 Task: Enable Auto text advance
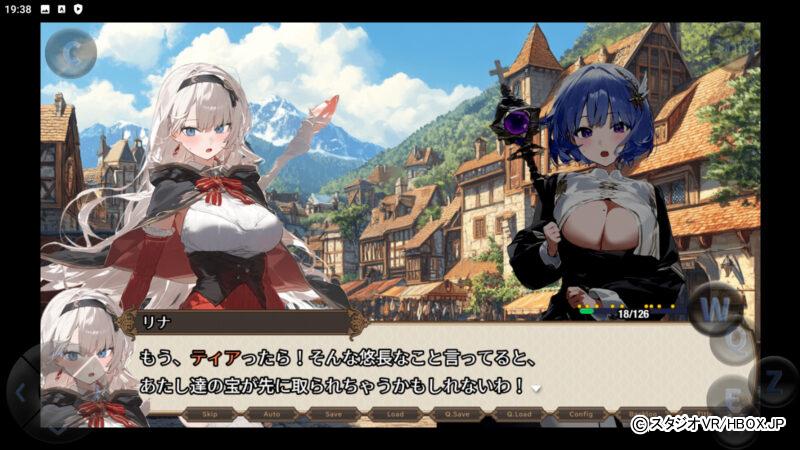pyautogui.click(x=271, y=413)
